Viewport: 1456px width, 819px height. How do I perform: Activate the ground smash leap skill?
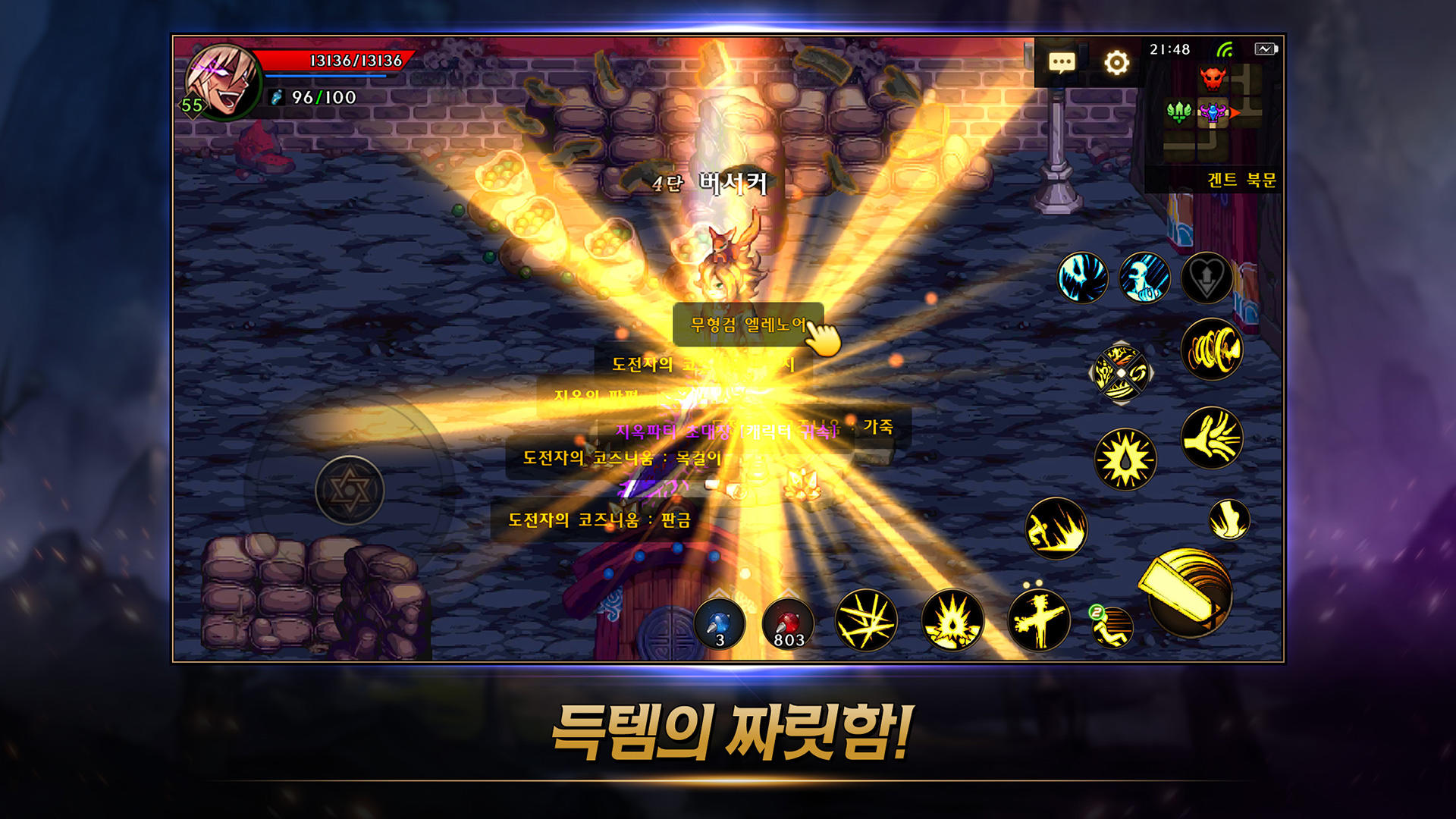coord(1056,529)
